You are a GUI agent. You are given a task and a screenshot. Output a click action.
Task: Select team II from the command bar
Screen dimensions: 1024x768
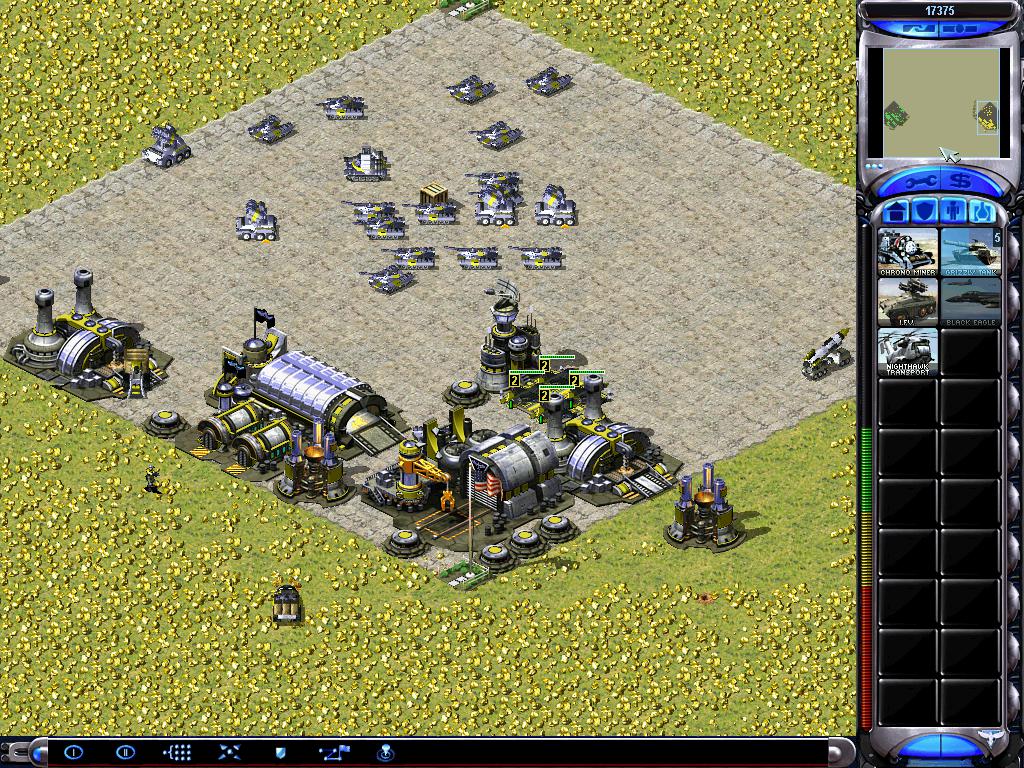[125, 752]
